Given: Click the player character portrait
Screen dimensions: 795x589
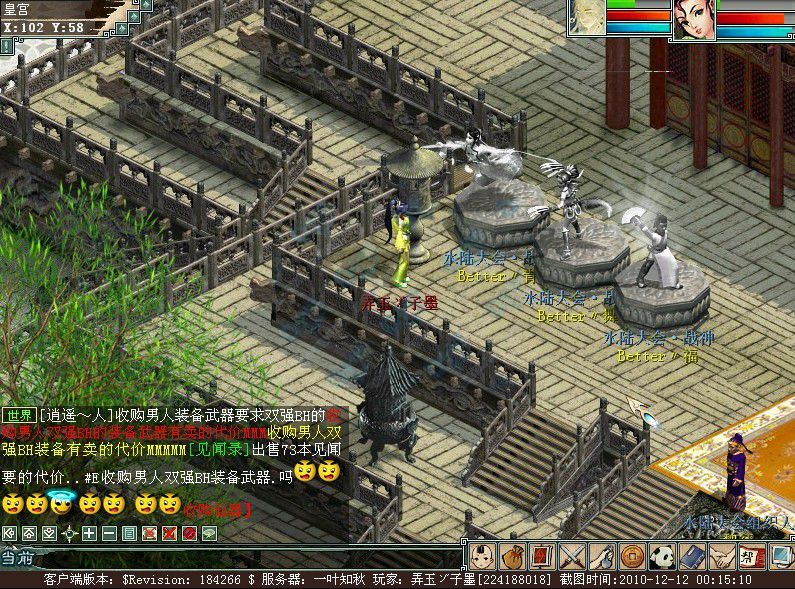Looking at the screenshot, I should pos(693,19).
